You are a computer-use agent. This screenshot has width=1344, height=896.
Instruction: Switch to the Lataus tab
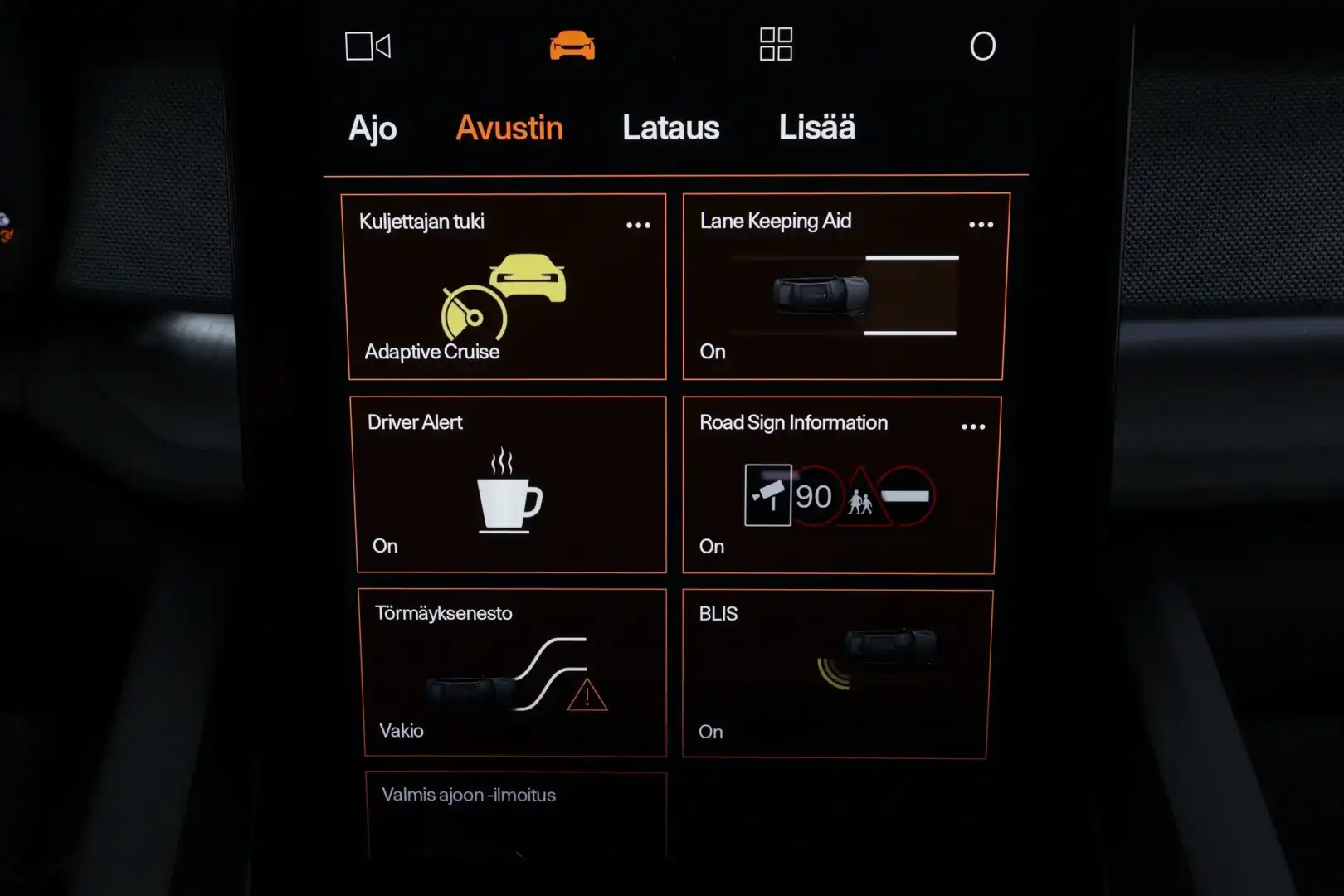[x=670, y=127]
